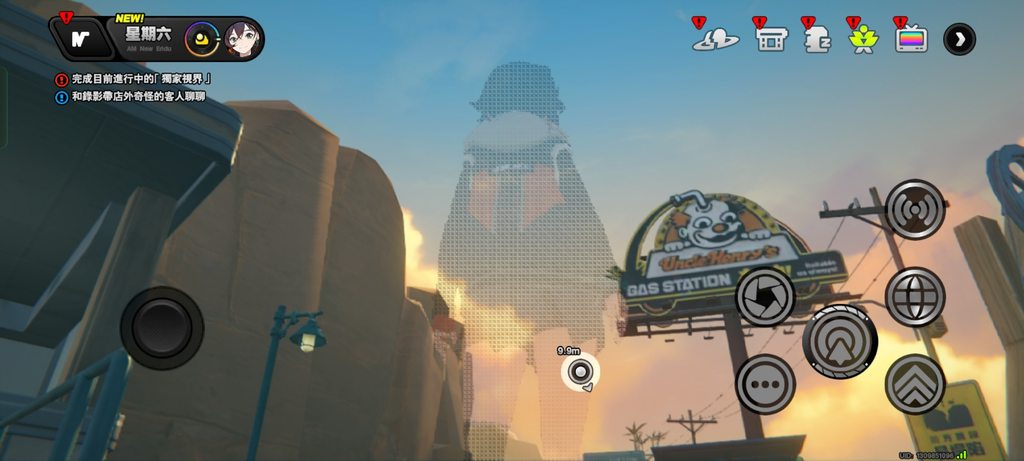1024x461 pixels.
Task: Open the globe button
Action: point(915,296)
